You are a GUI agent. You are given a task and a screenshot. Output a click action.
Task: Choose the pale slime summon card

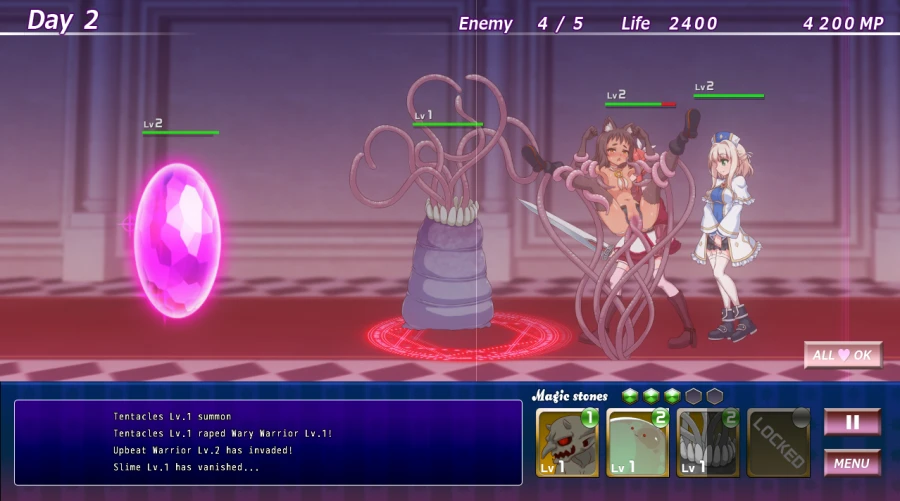pyautogui.click(x=637, y=442)
